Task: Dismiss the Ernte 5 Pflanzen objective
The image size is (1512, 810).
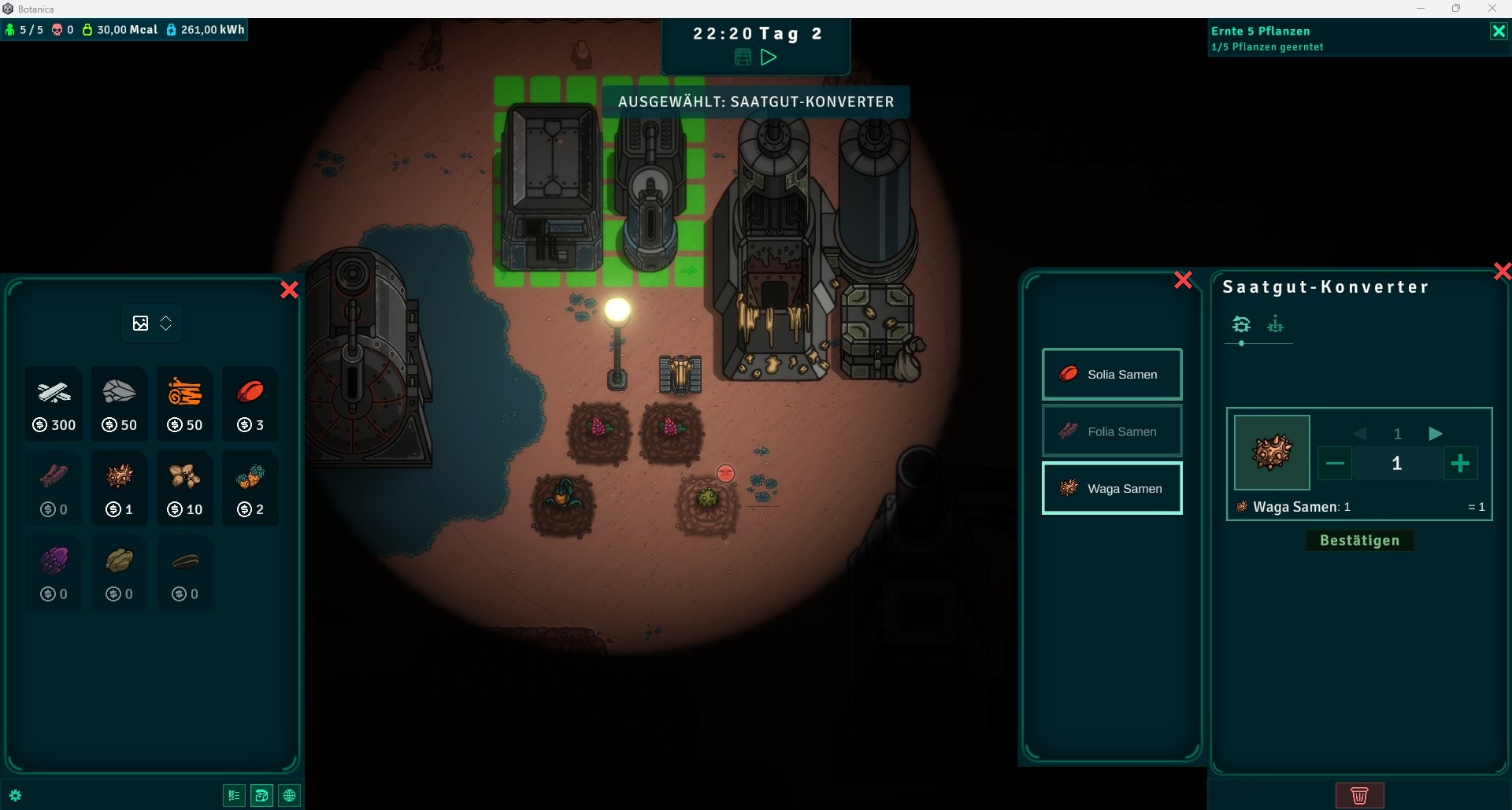Action: pyautogui.click(x=1498, y=31)
